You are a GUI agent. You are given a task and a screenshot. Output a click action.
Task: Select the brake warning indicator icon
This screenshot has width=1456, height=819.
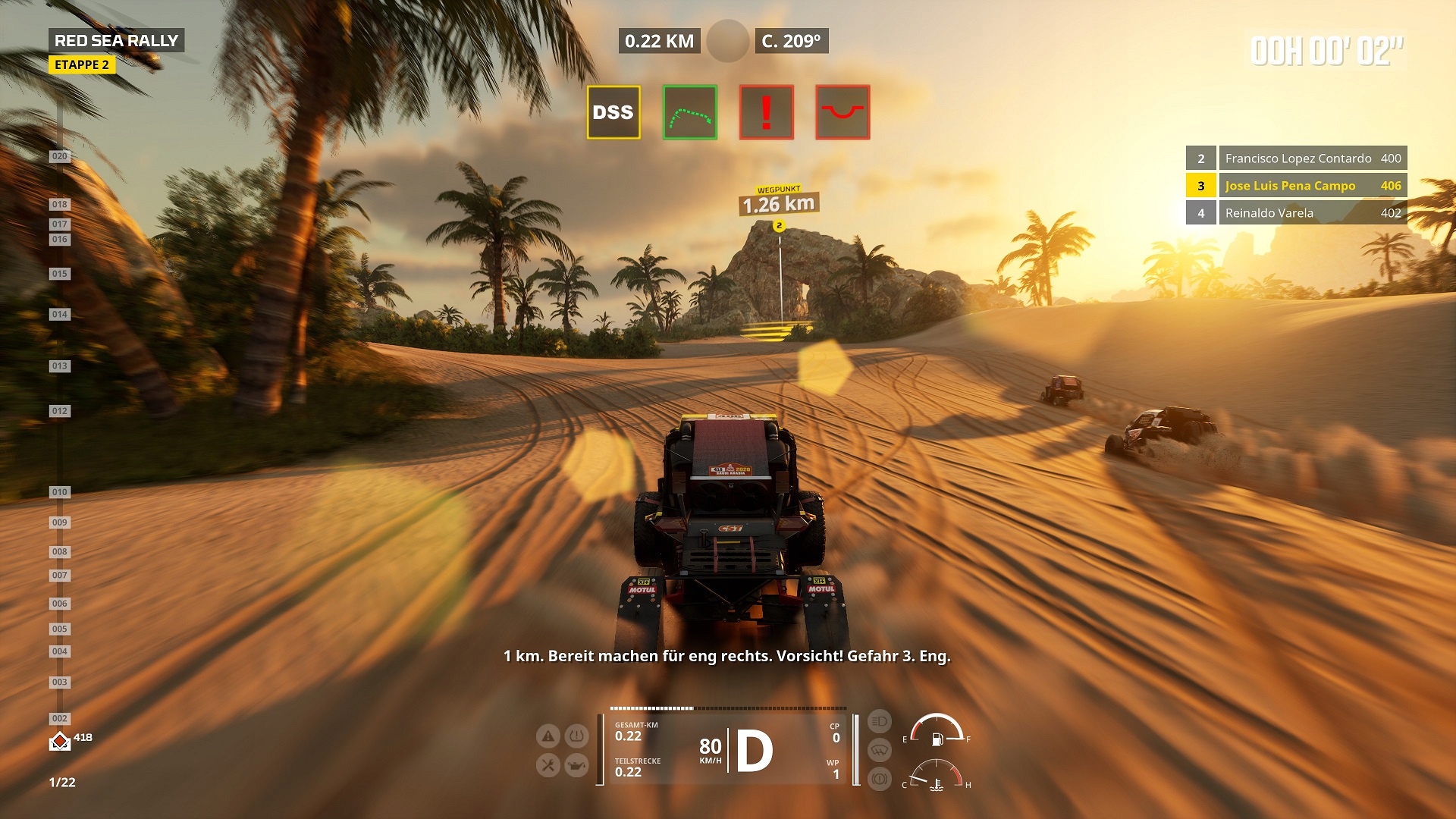(x=879, y=779)
